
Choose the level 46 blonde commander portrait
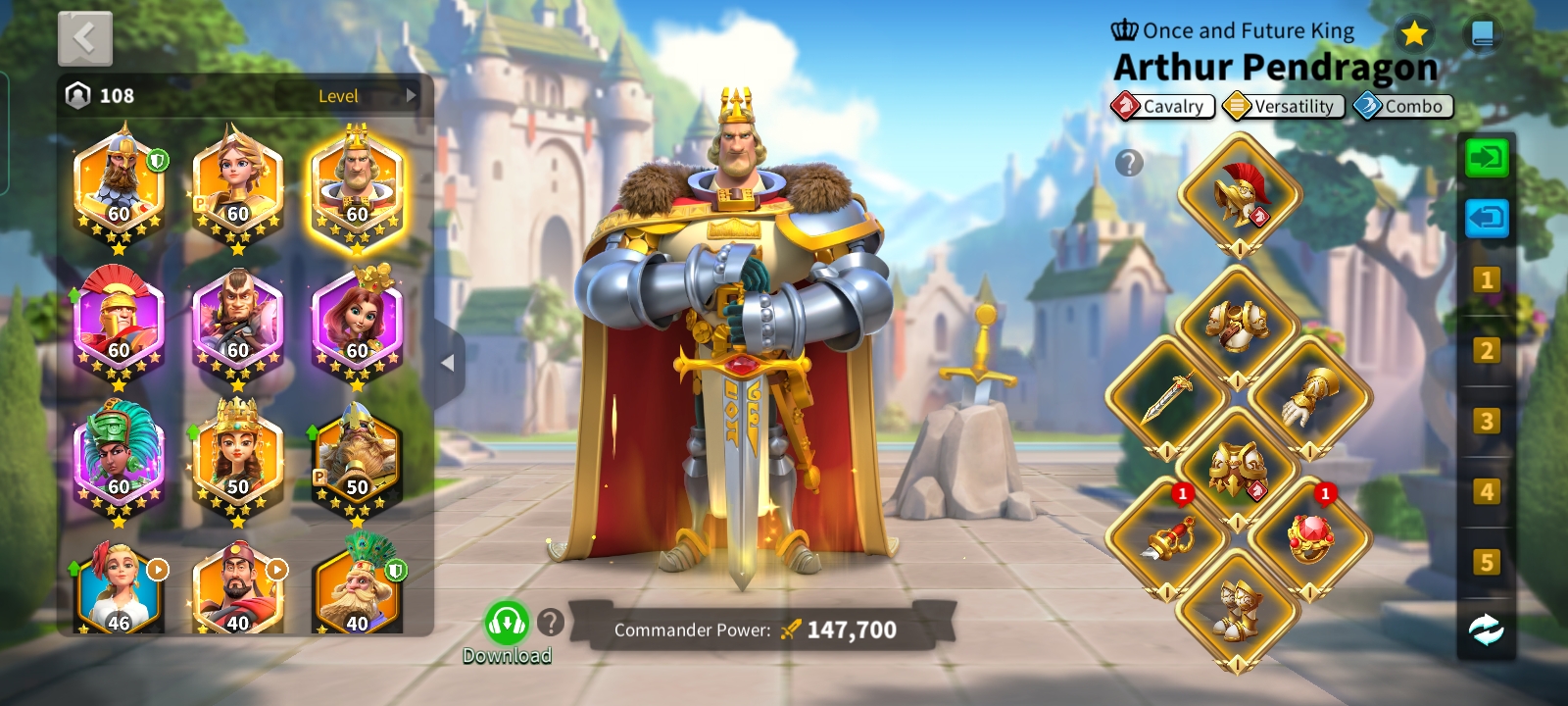pyautogui.click(x=119, y=590)
